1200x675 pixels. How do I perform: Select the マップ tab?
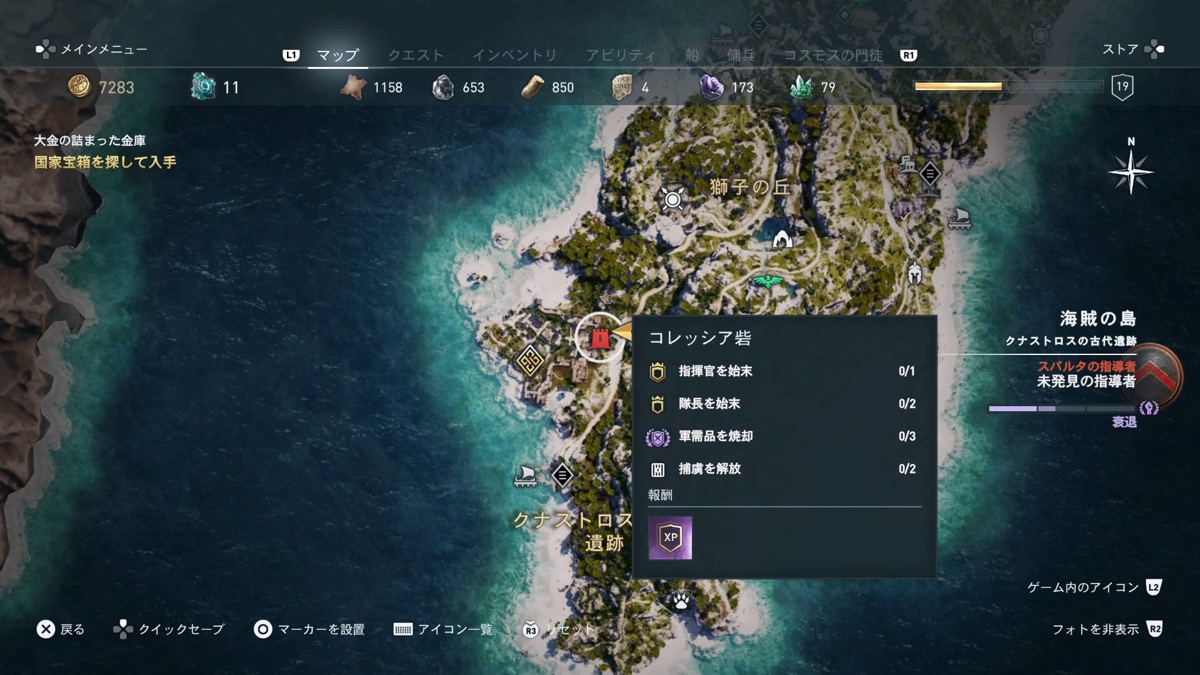coord(337,55)
